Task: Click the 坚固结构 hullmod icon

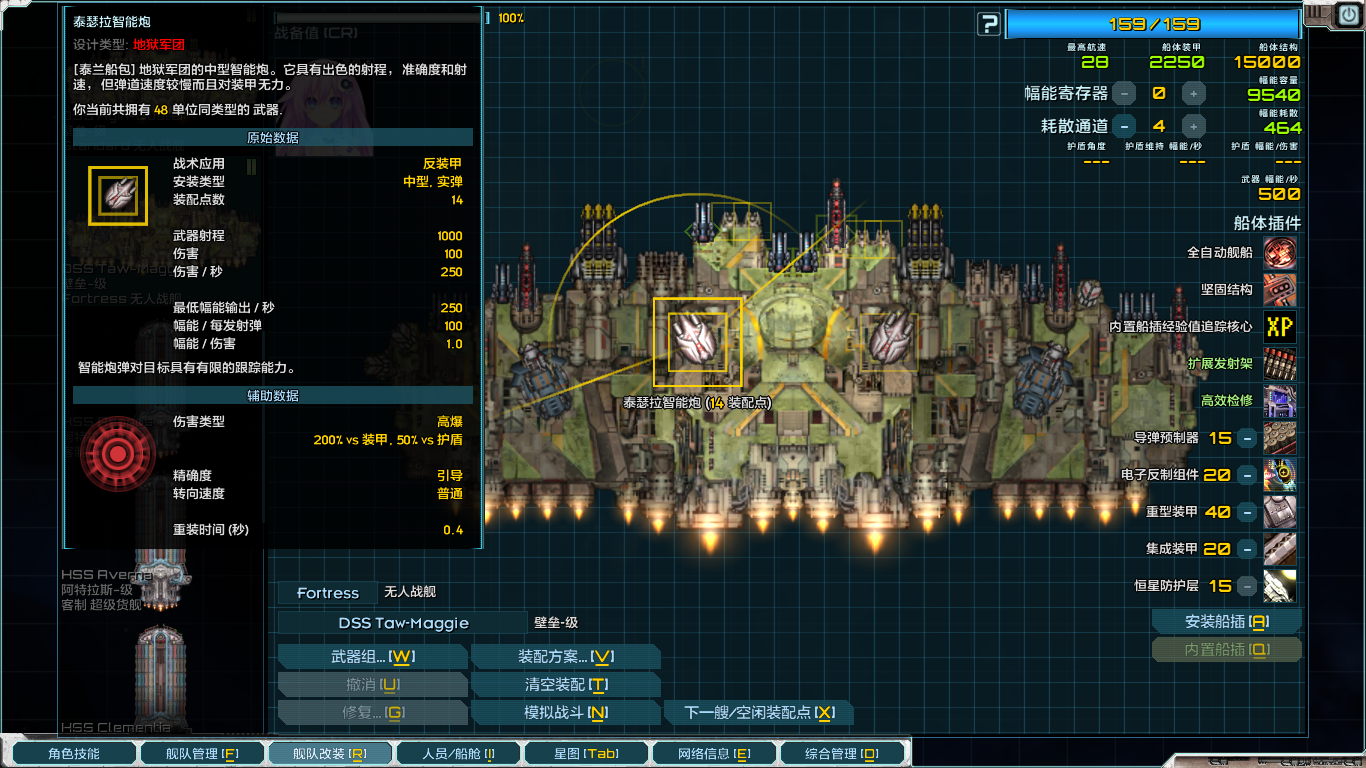Action: [x=1280, y=290]
